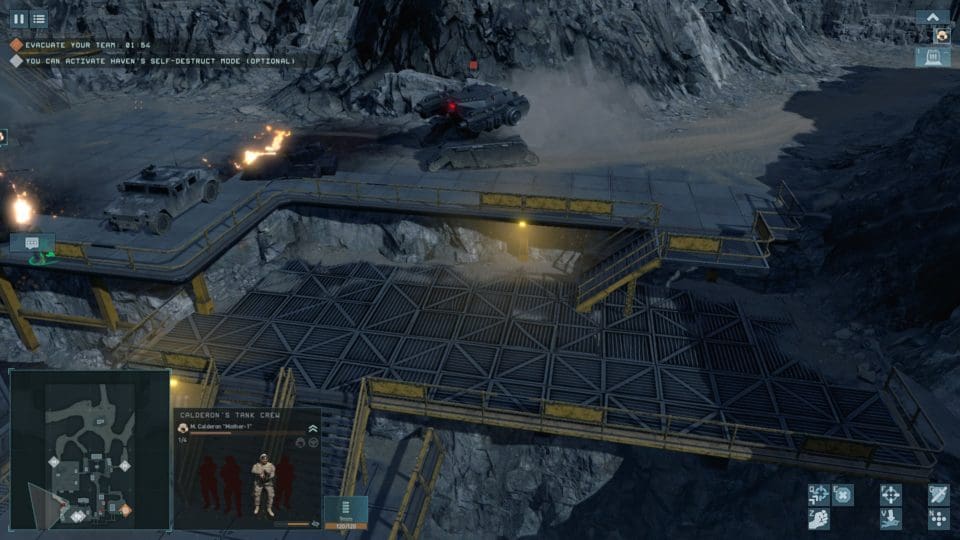Image resolution: width=960 pixels, height=540 pixels.
Task: Activate the hand drop/unload command
Action: 890,519
